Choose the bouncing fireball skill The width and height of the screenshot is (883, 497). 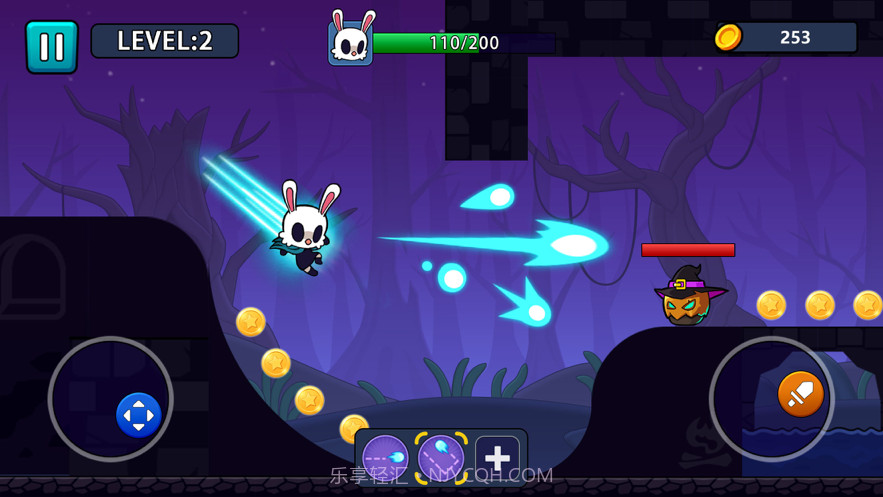tap(441, 457)
